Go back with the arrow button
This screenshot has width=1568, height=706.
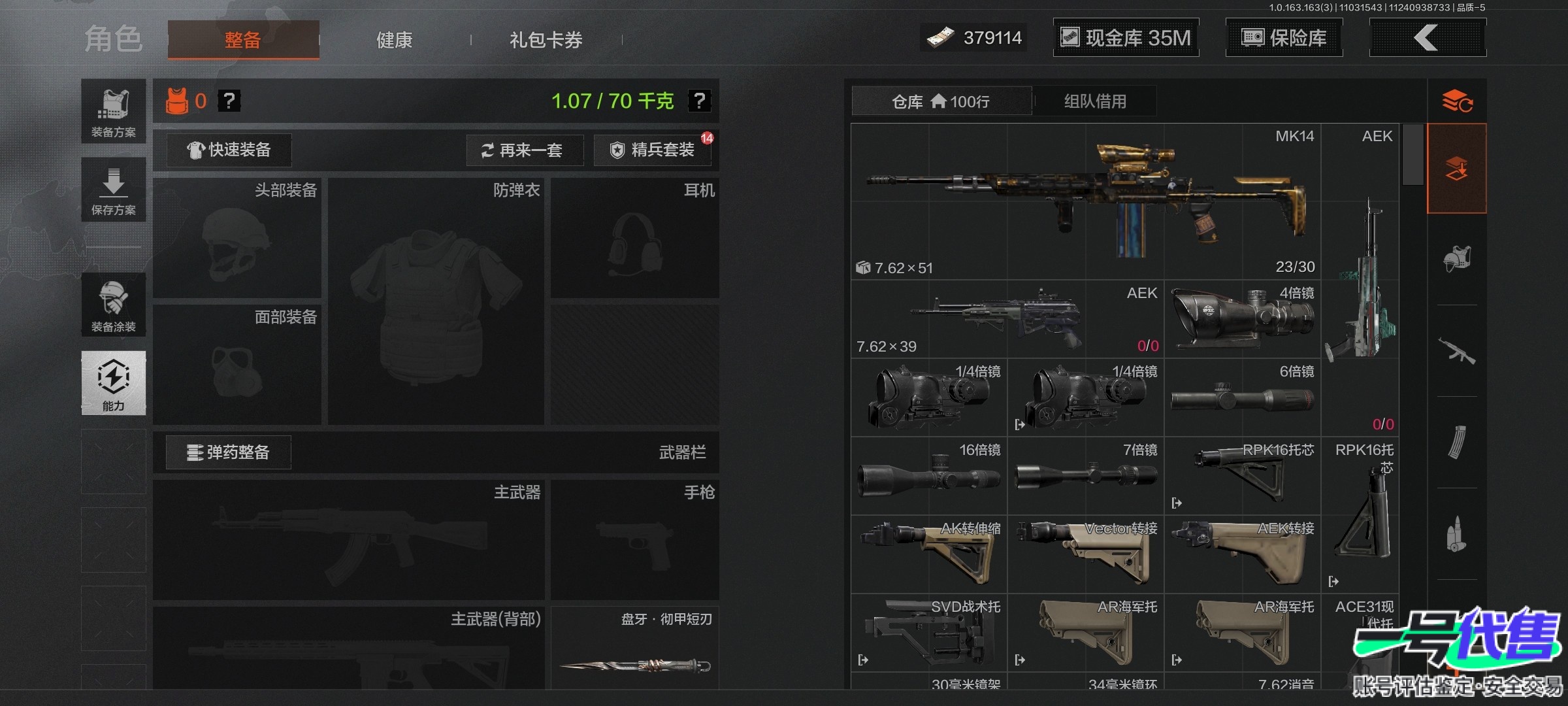tap(1427, 38)
